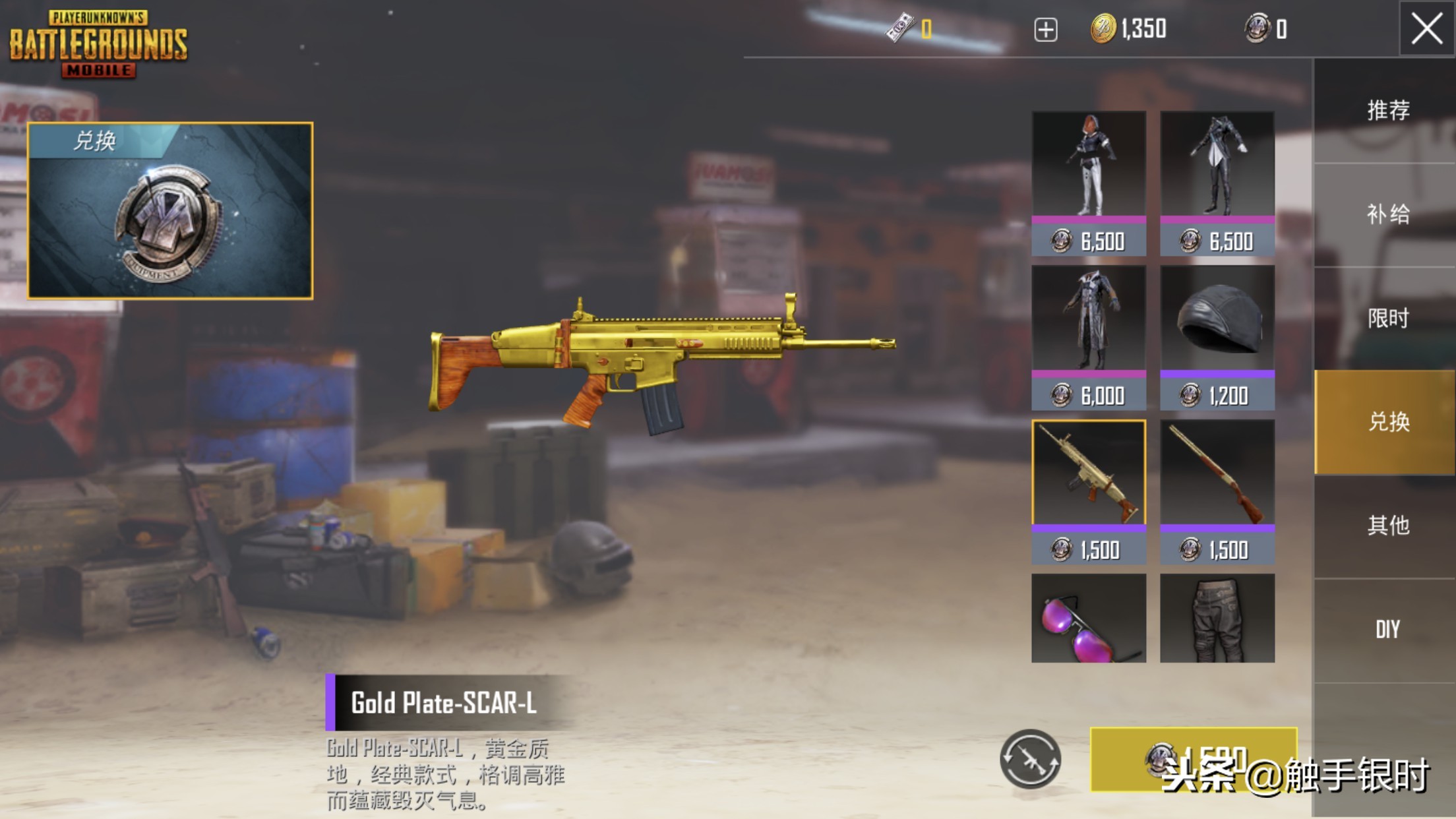Close the shop screen
This screenshot has width=1456, height=819.
1426,29
